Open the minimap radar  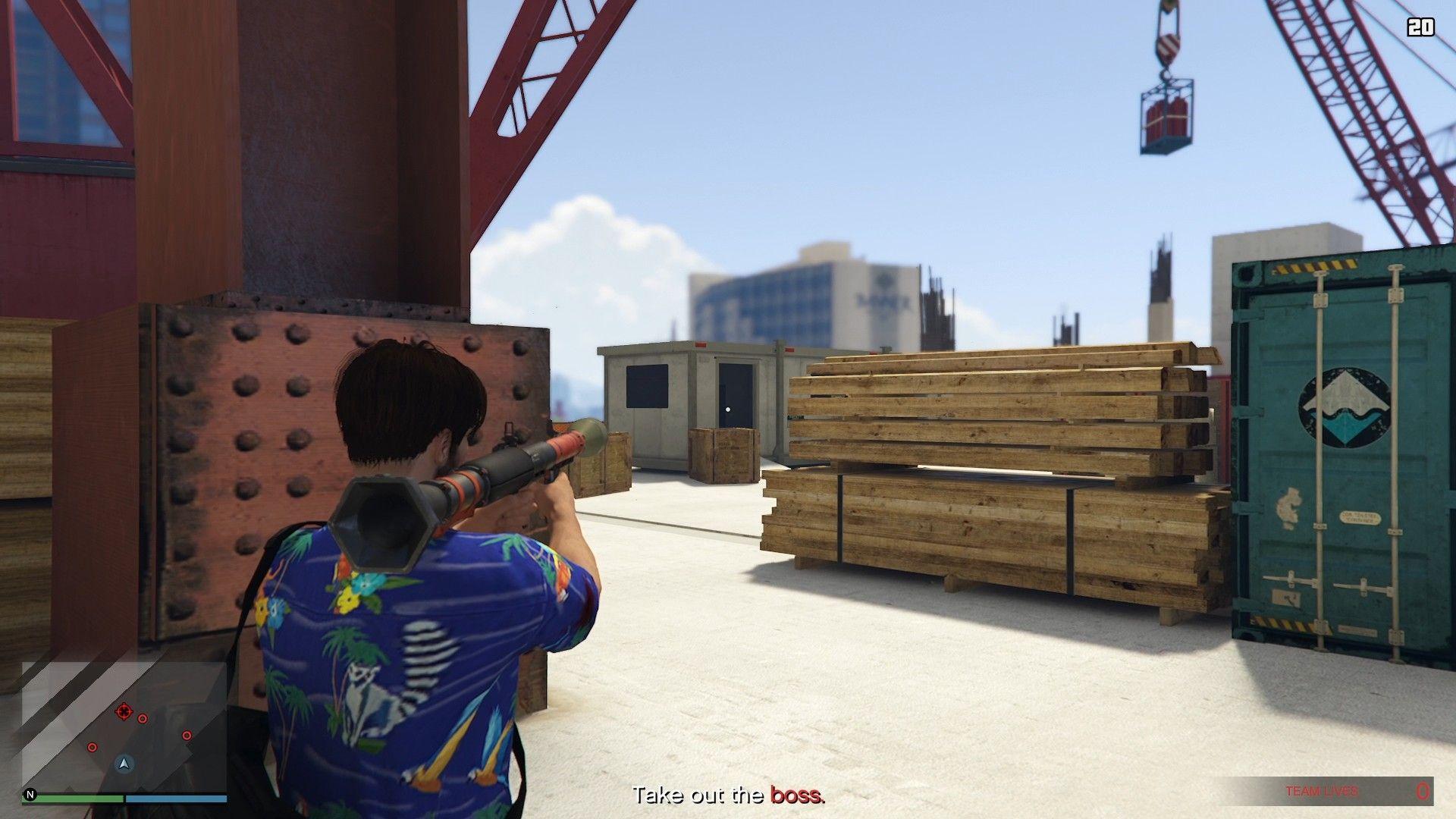124,726
